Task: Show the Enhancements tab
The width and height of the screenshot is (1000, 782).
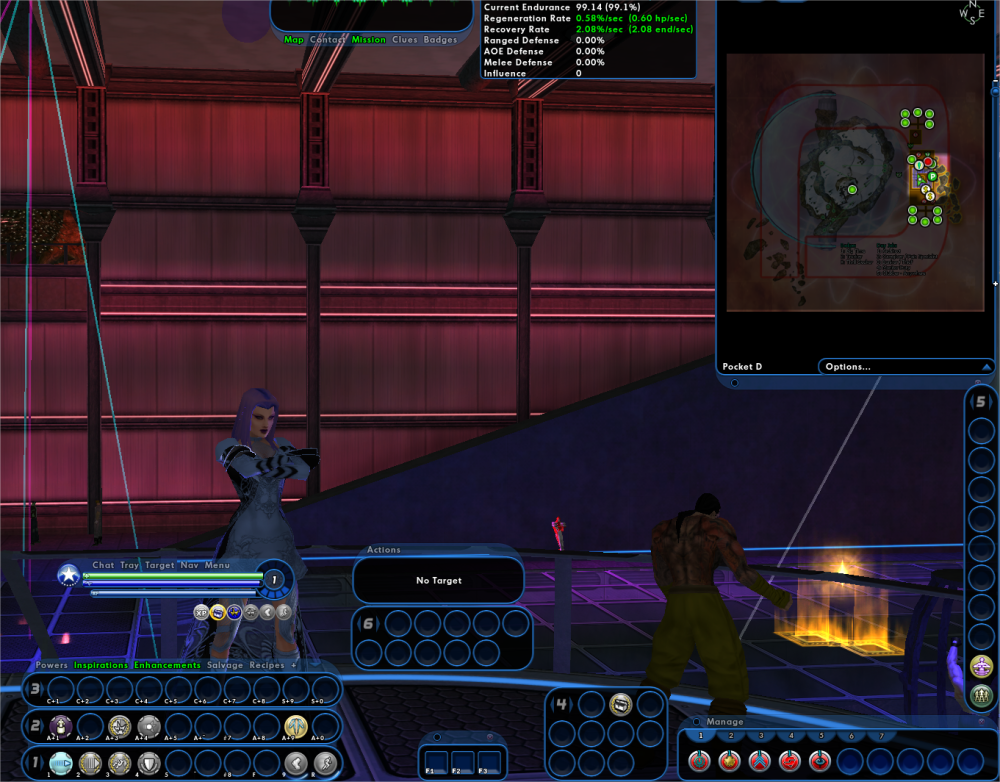Action: pyautogui.click(x=167, y=665)
